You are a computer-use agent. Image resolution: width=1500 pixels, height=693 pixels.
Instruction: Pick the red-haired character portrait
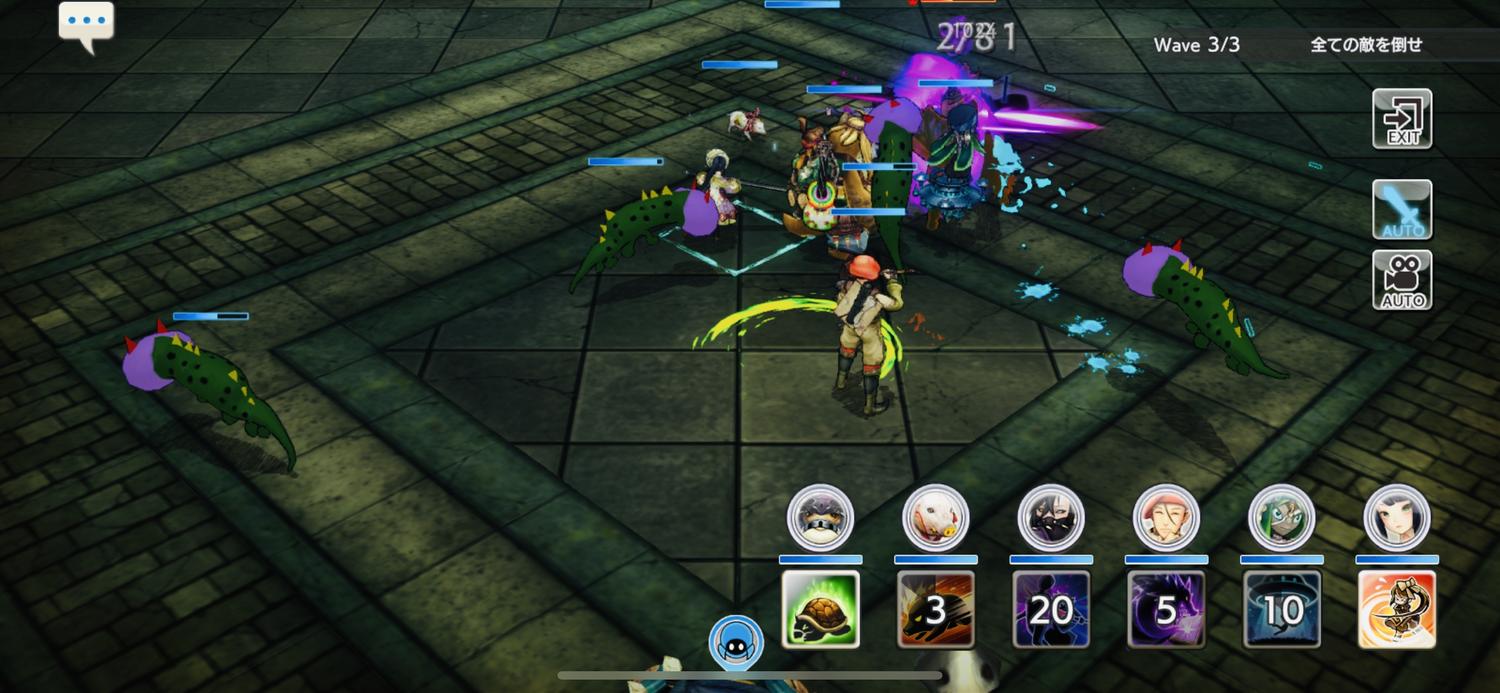coord(1166,518)
